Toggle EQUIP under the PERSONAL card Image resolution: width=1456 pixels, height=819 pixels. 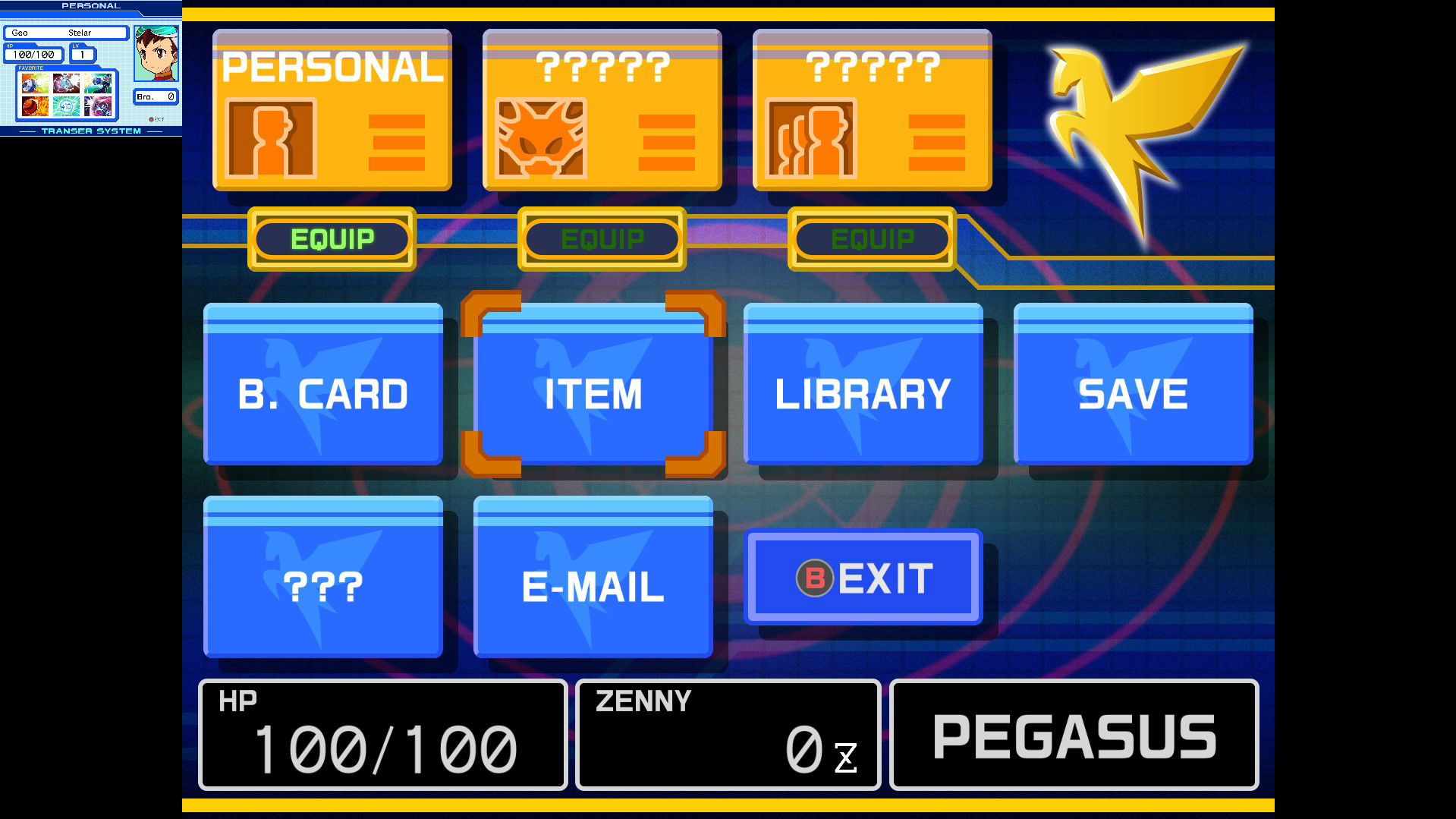click(332, 239)
